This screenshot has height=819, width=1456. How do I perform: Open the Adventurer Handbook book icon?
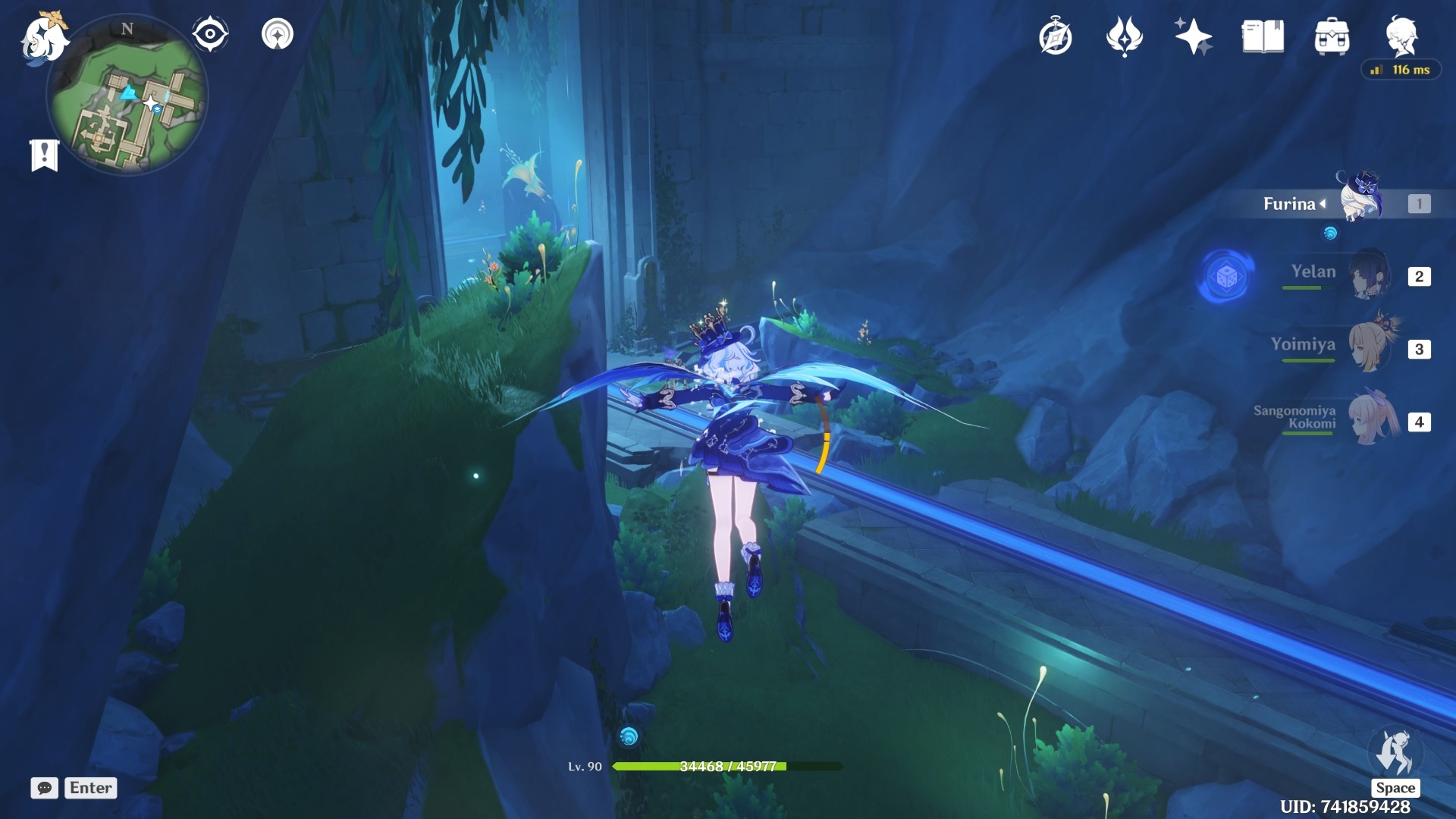coord(1263,36)
